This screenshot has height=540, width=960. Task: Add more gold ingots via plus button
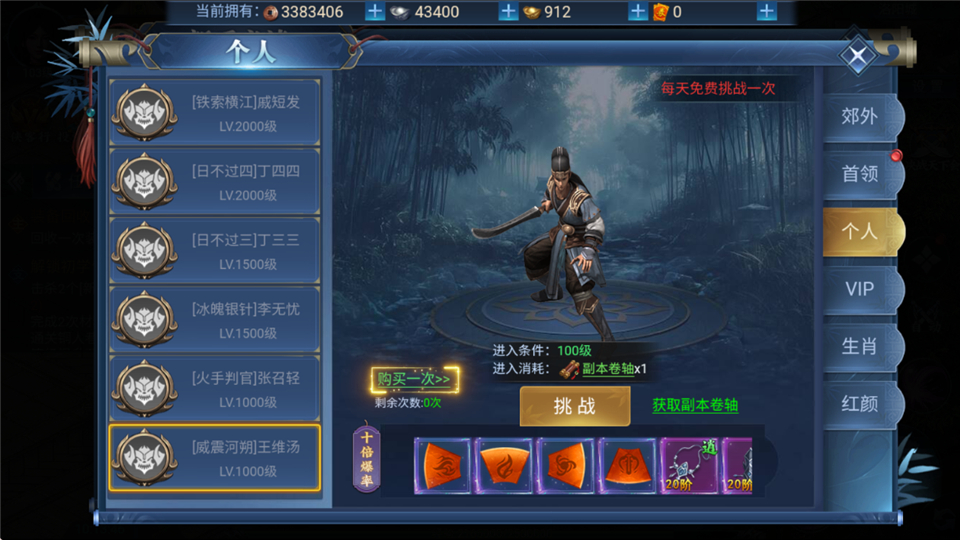click(x=637, y=12)
